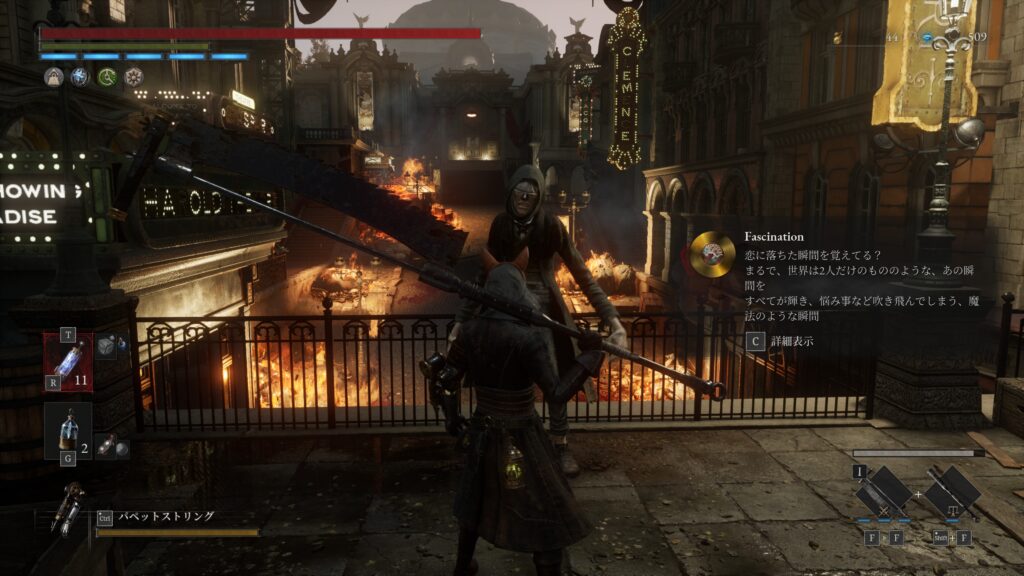
Task: Select the blade Fable Art diamond icon
Action: coord(884,493)
